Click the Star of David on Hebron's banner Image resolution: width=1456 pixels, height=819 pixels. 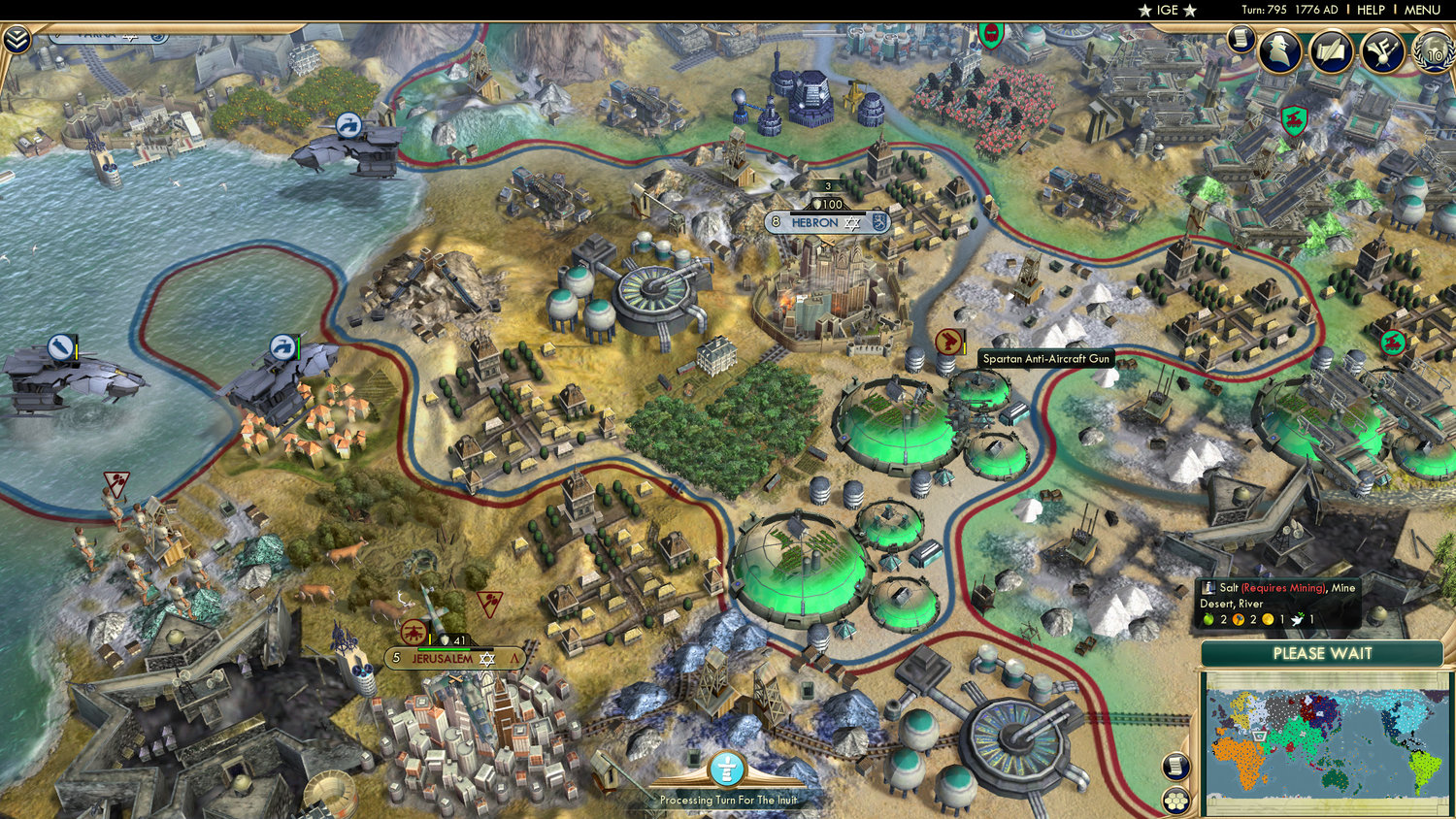(x=851, y=222)
